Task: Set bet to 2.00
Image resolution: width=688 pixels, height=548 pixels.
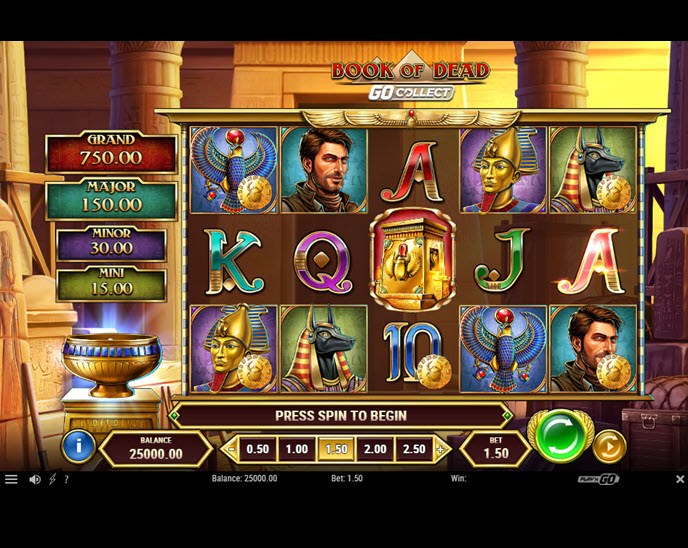Action: click(x=375, y=450)
